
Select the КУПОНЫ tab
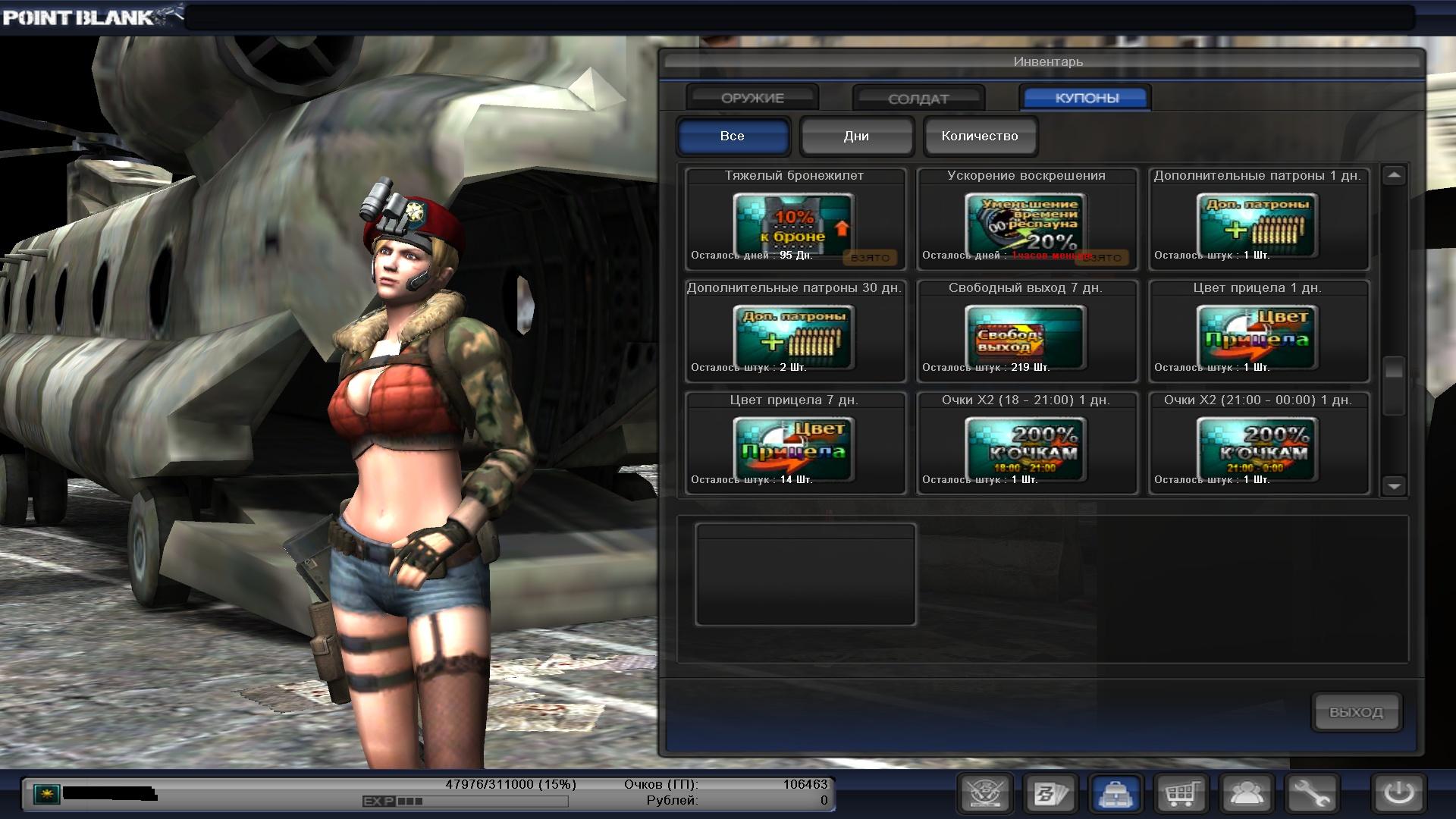[x=1086, y=98]
